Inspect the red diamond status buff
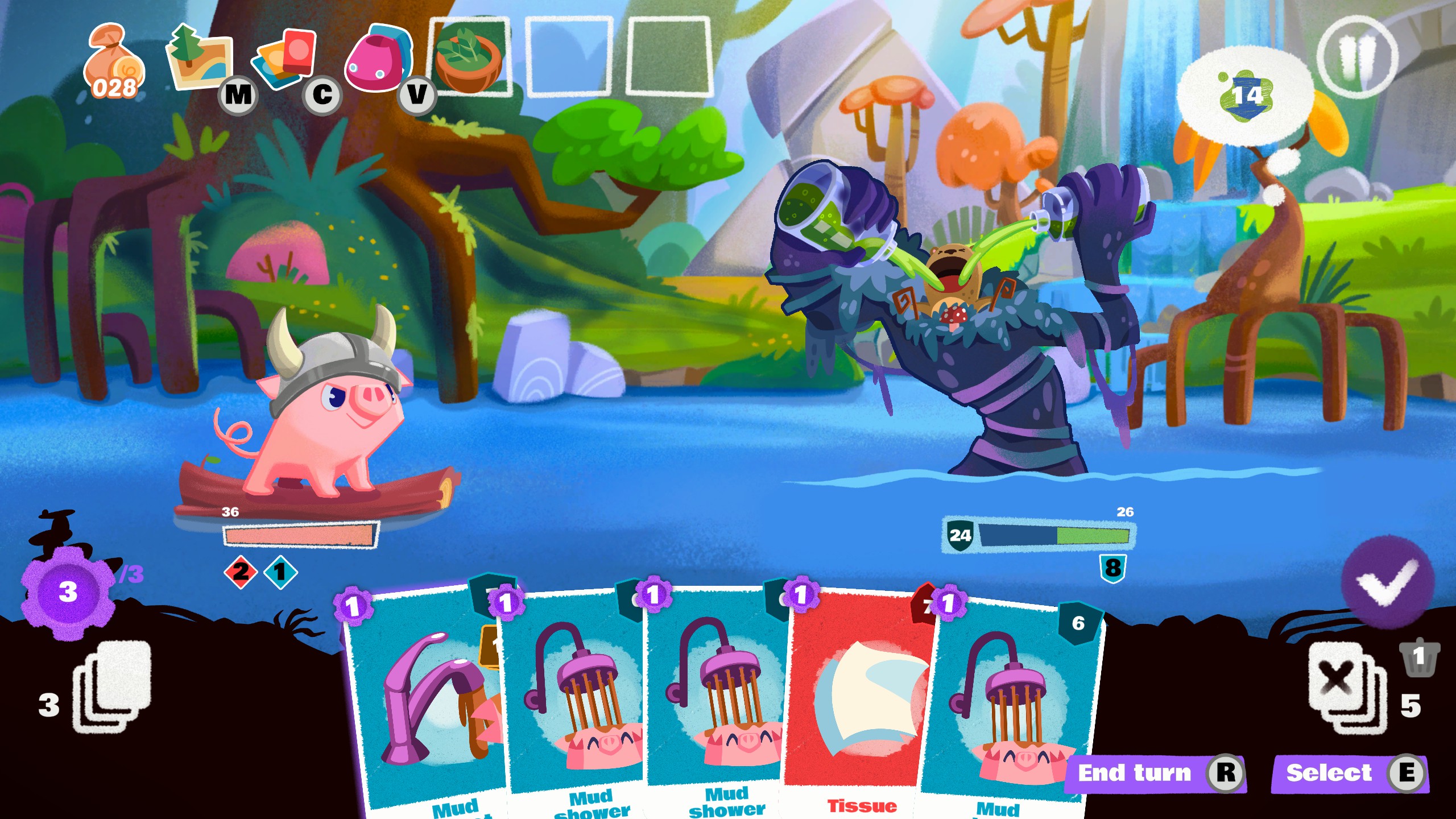 241,572
